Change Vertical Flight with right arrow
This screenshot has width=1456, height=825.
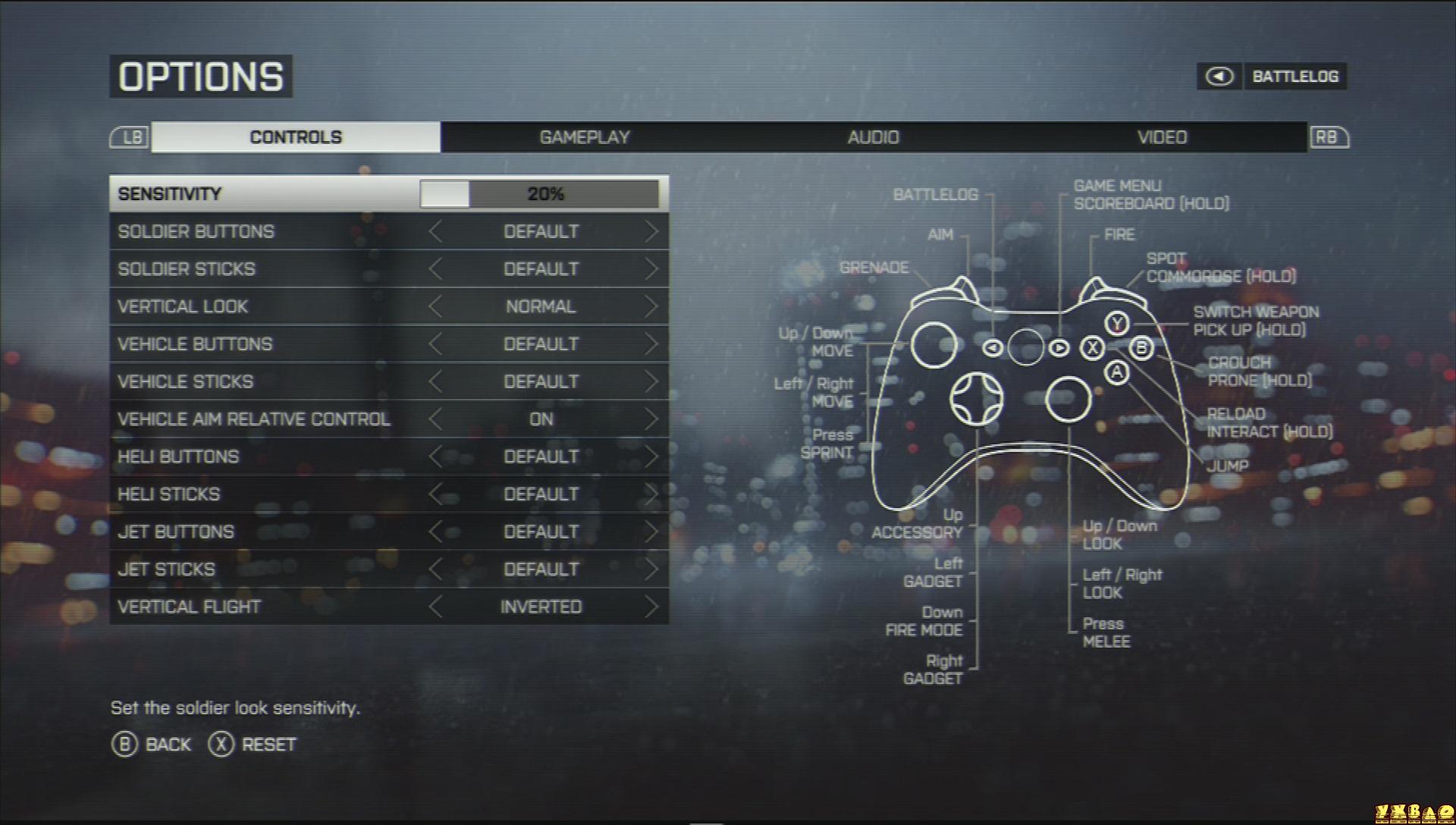pos(651,607)
